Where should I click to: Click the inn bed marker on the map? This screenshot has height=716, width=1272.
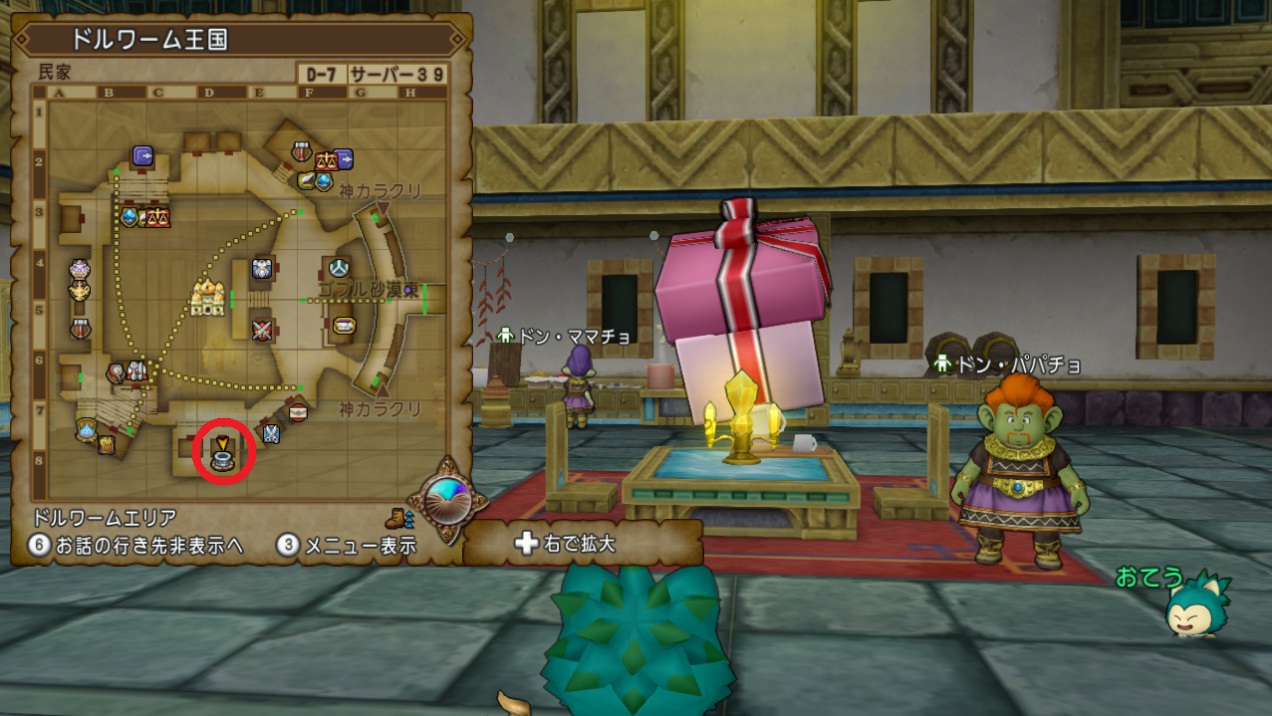(x=343, y=325)
